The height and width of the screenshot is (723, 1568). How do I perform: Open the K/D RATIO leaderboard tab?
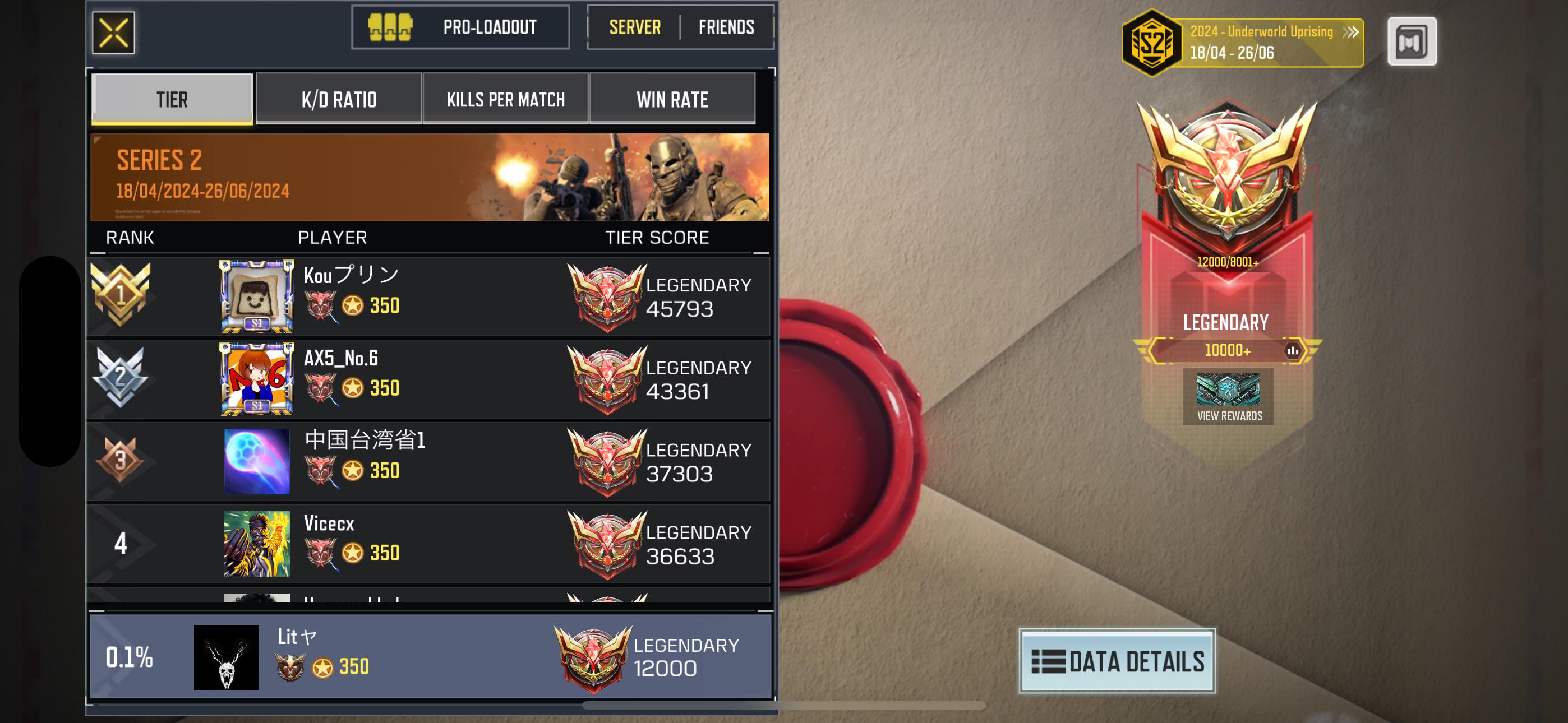[x=338, y=98]
